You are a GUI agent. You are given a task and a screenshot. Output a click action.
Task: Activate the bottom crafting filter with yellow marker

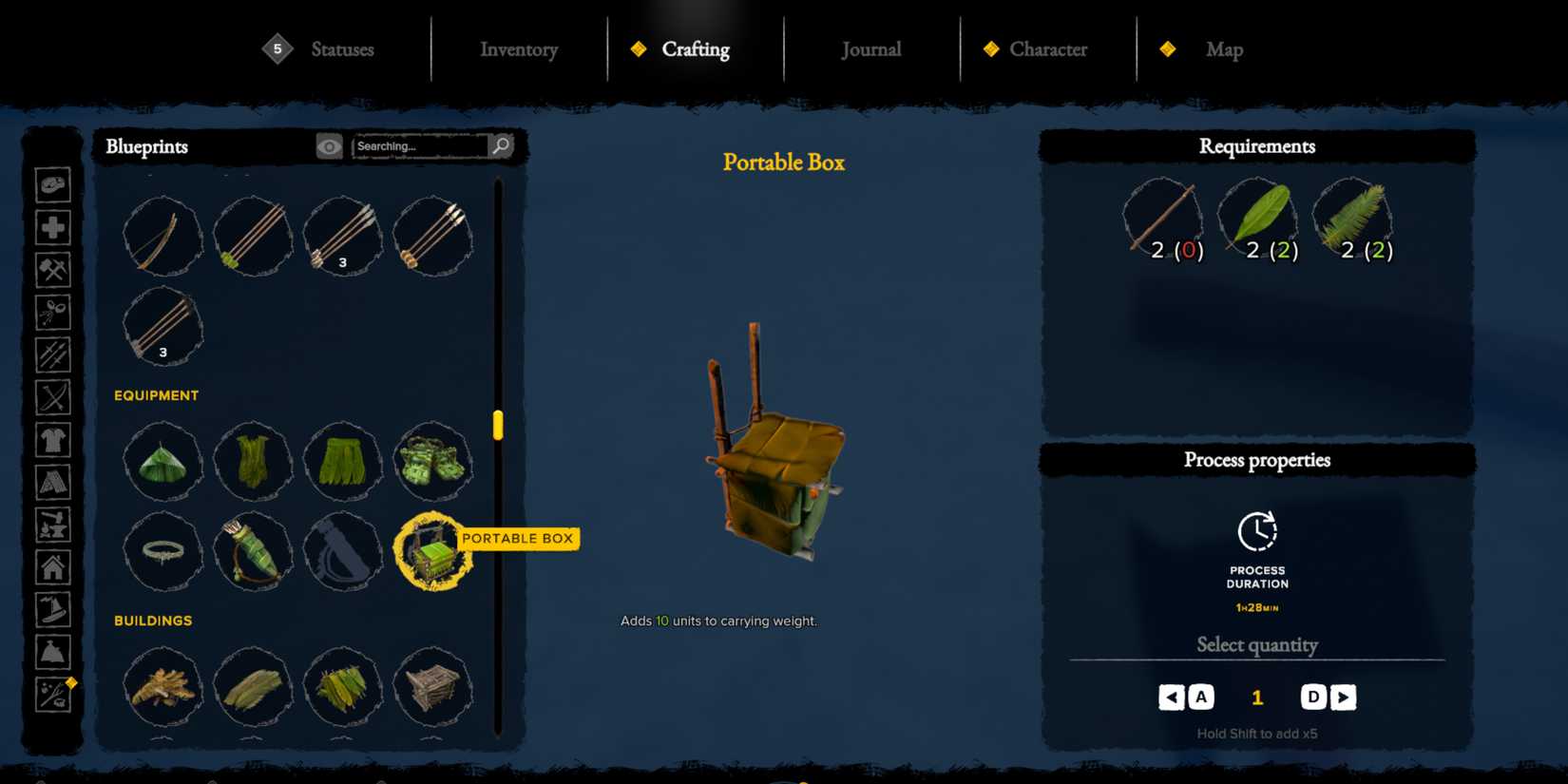[53, 695]
